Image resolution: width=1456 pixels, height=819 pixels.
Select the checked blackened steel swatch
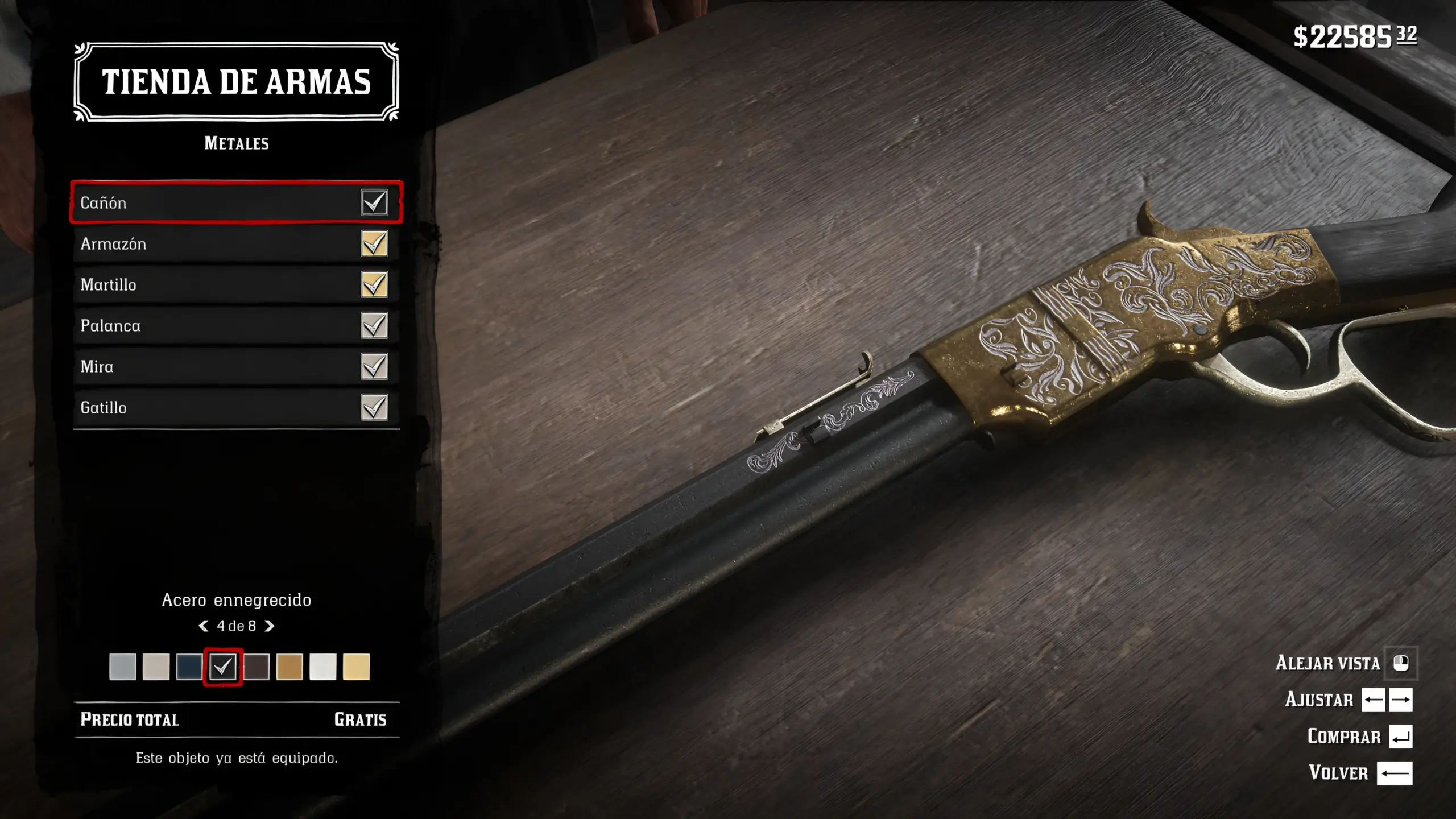(x=223, y=667)
